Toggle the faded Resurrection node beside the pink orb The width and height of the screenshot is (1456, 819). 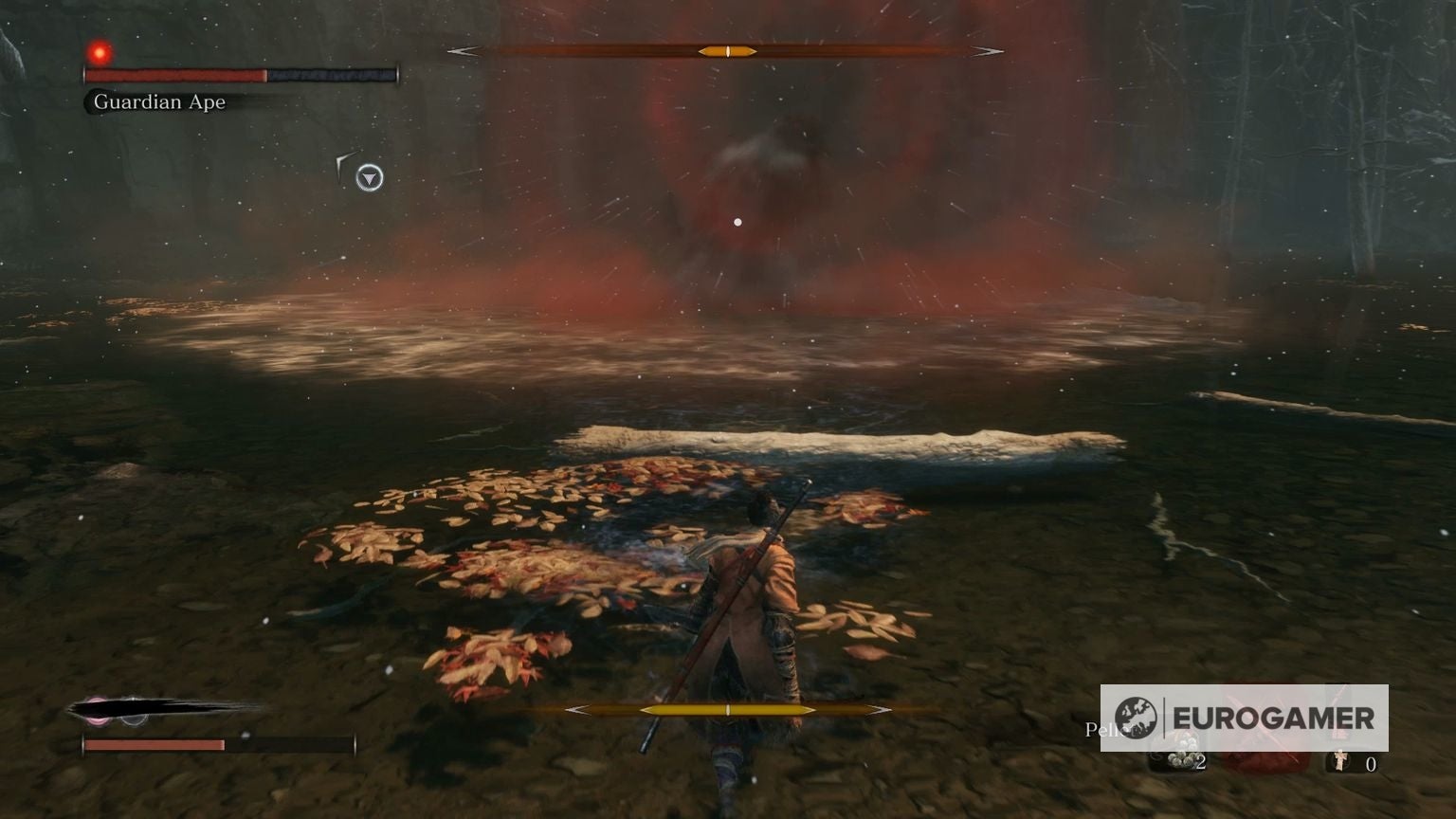[x=133, y=719]
